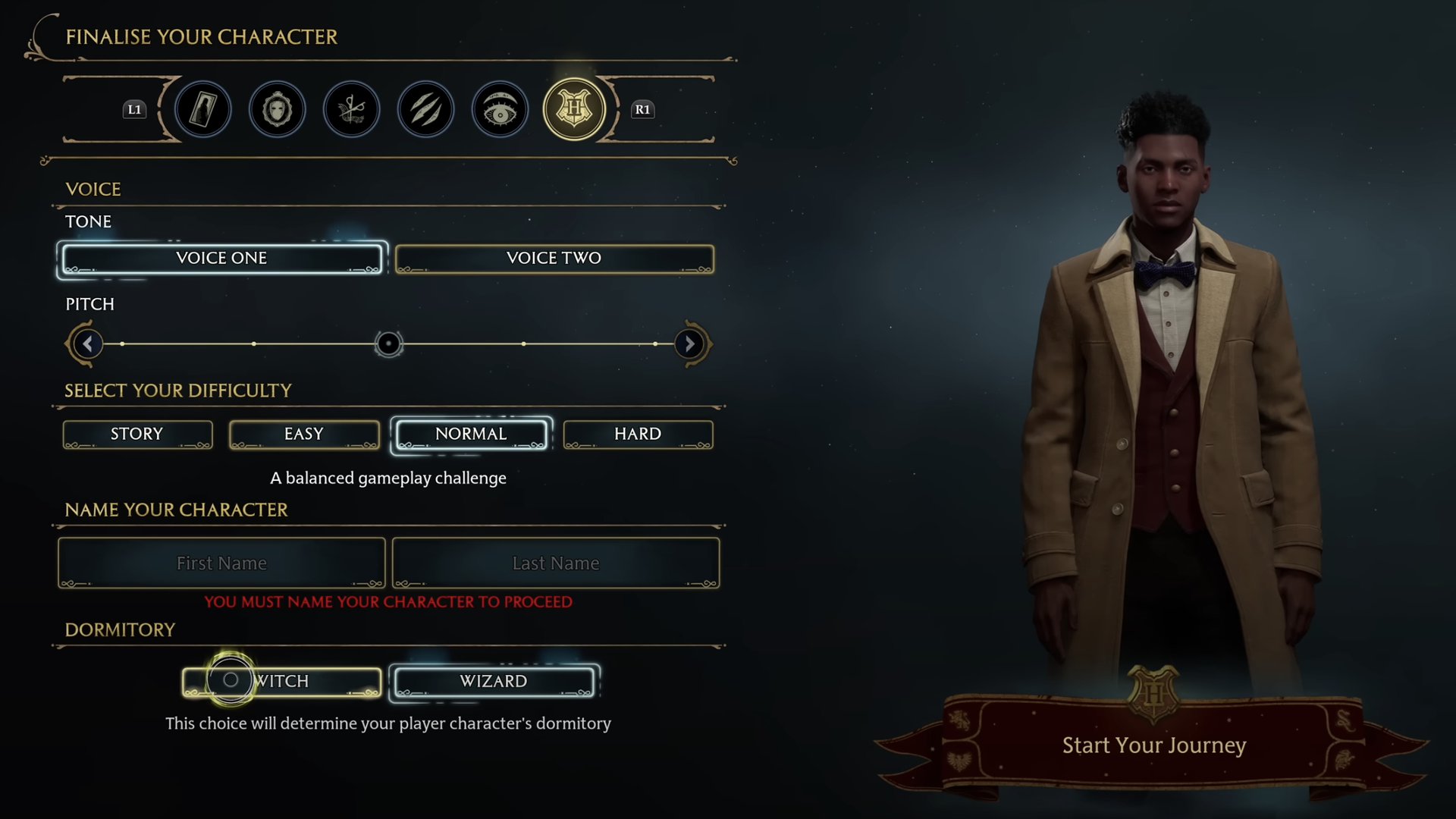Choose Hard difficulty mode
The width and height of the screenshot is (1456, 819).
point(638,434)
